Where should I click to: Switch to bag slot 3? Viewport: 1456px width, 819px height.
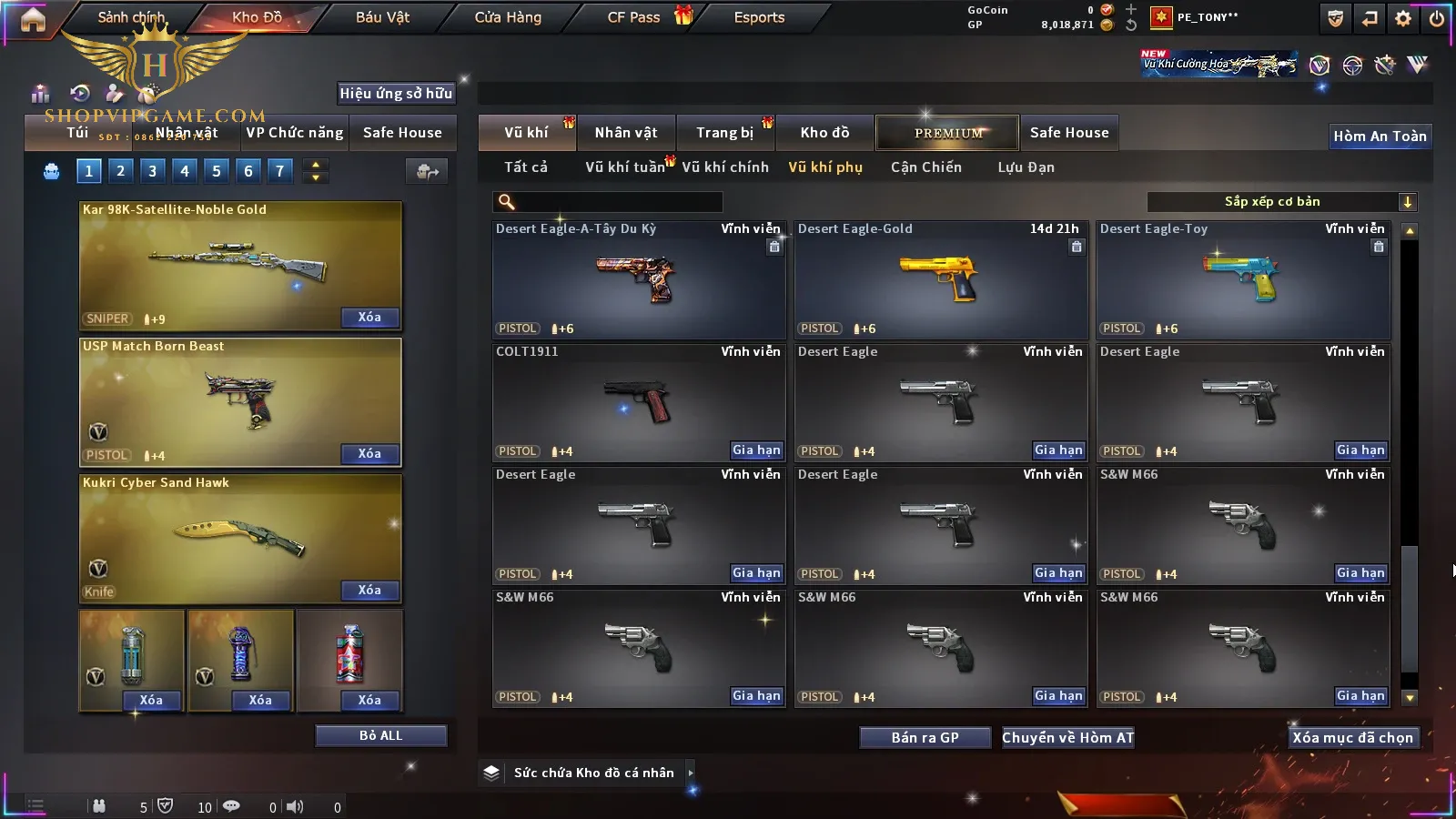(x=152, y=170)
